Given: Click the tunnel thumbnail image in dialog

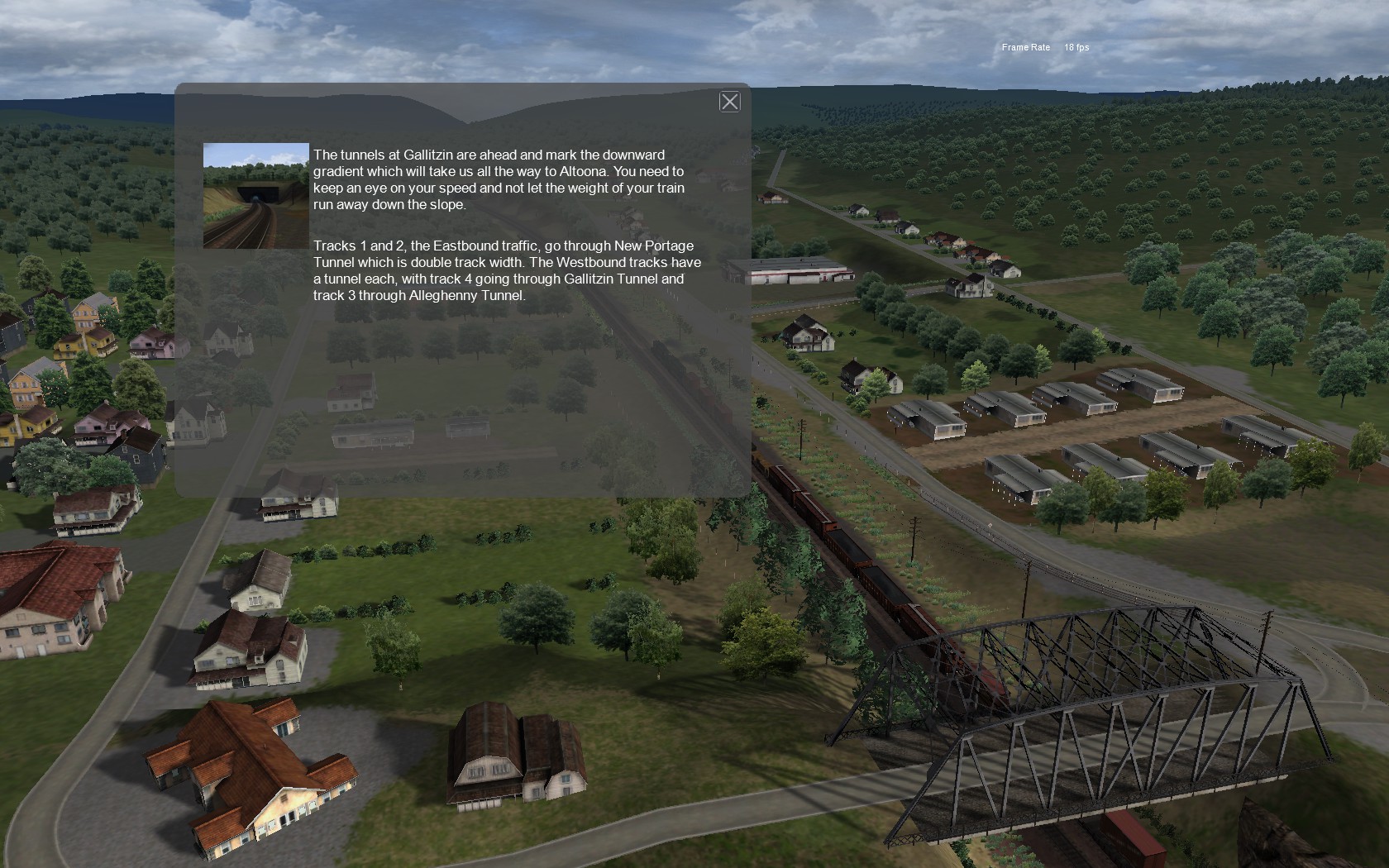Looking at the screenshot, I should click(256, 196).
